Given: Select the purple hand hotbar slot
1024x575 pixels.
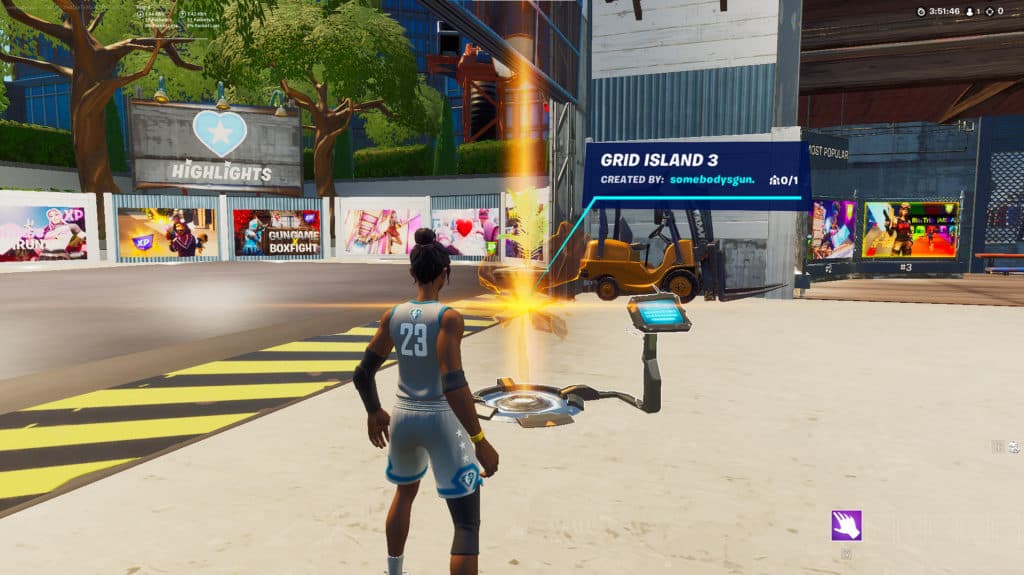Looking at the screenshot, I should (x=846, y=525).
